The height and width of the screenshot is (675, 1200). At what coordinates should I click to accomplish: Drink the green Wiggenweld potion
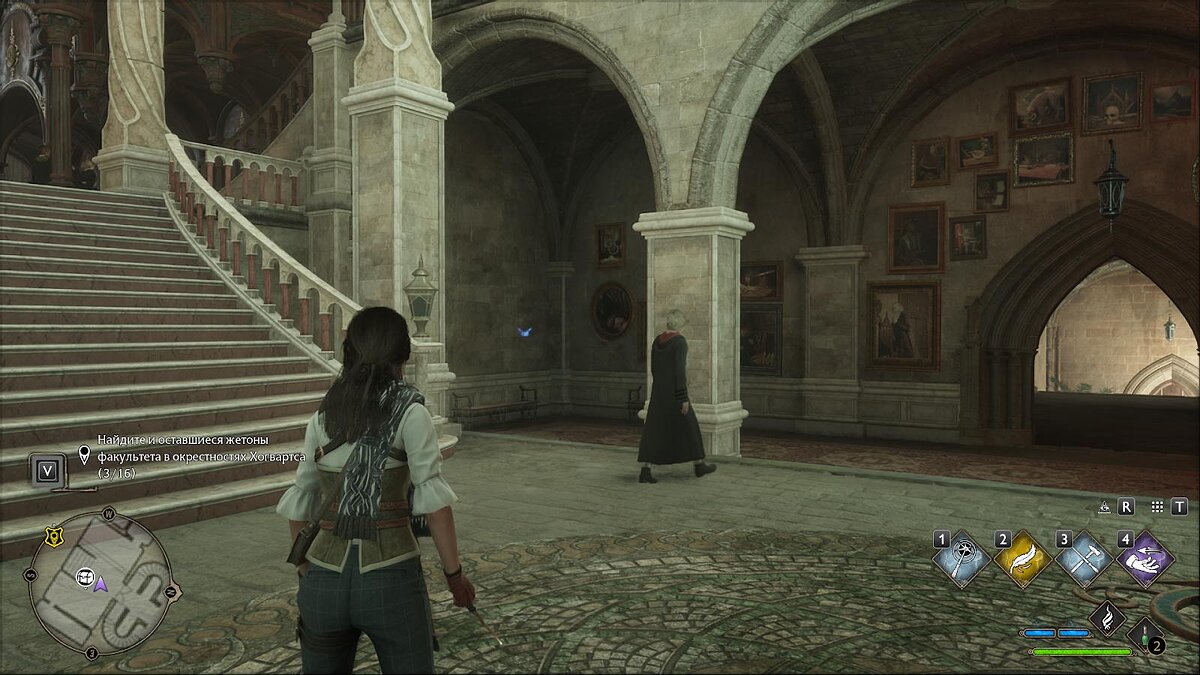coord(1143,635)
